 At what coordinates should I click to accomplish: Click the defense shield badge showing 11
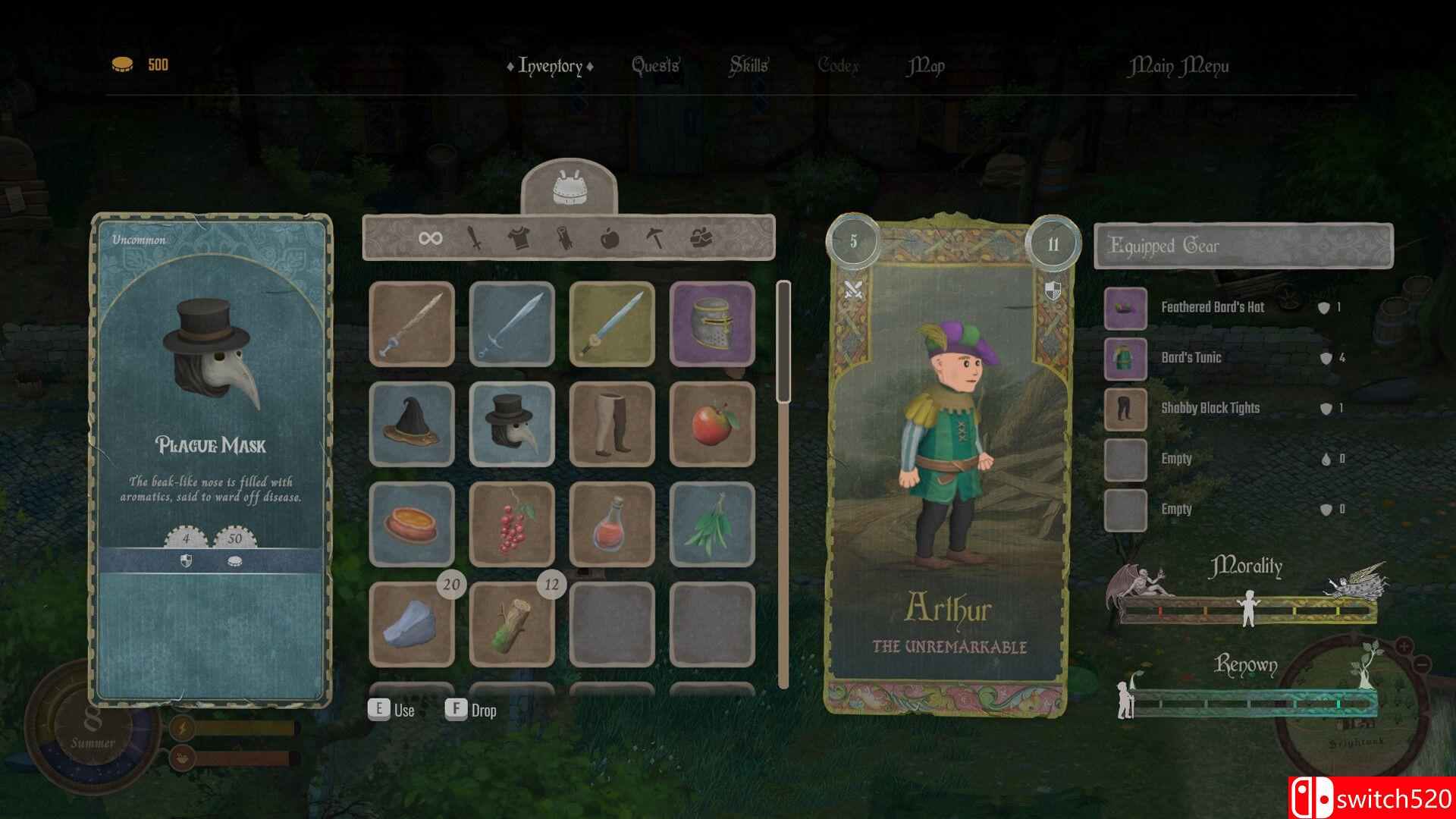(x=1054, y=243)
